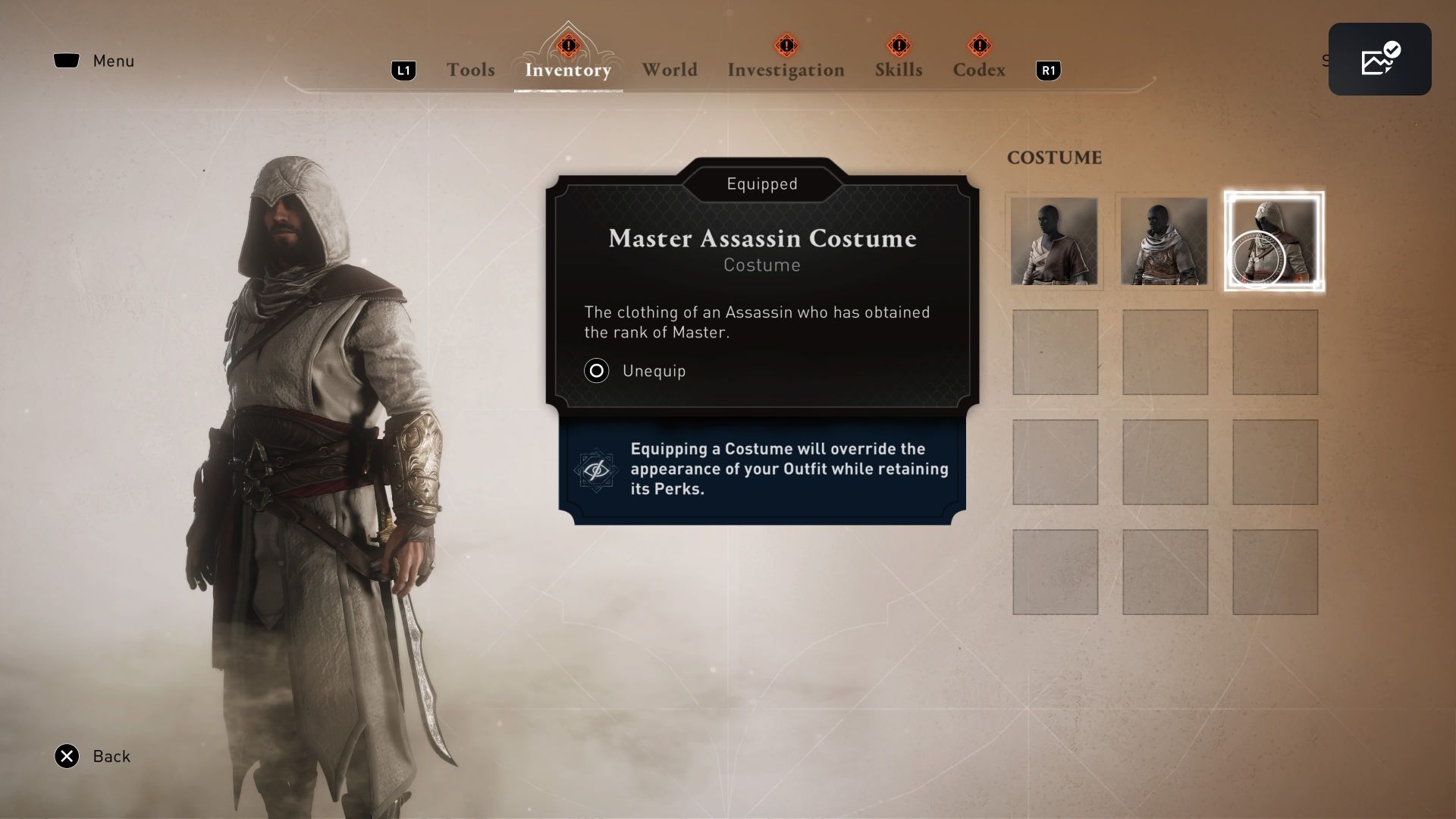Click the alert badge icon above Codex
The height and width of the screenshot is (819, 1456).
(979, 46)
